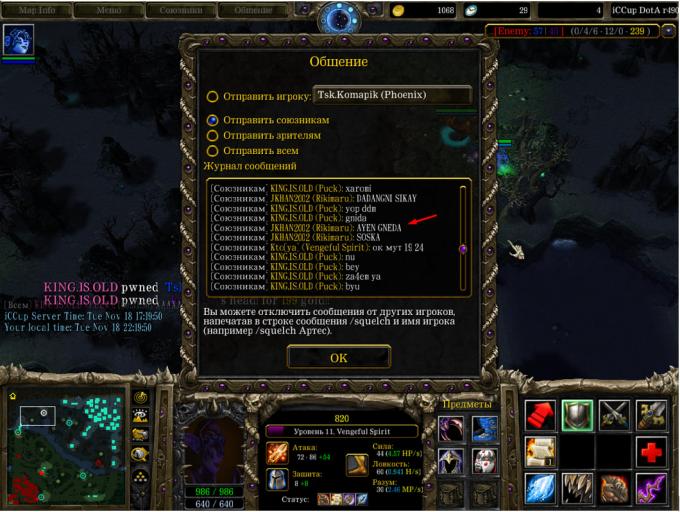Choose the 'Отправить игроку' radio option
The image size is (680, 512).
(x=212, y=97)
